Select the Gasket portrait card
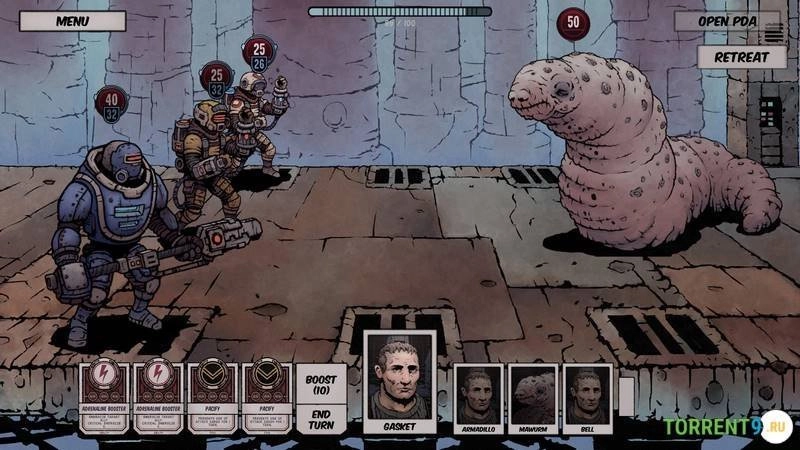 399,384
